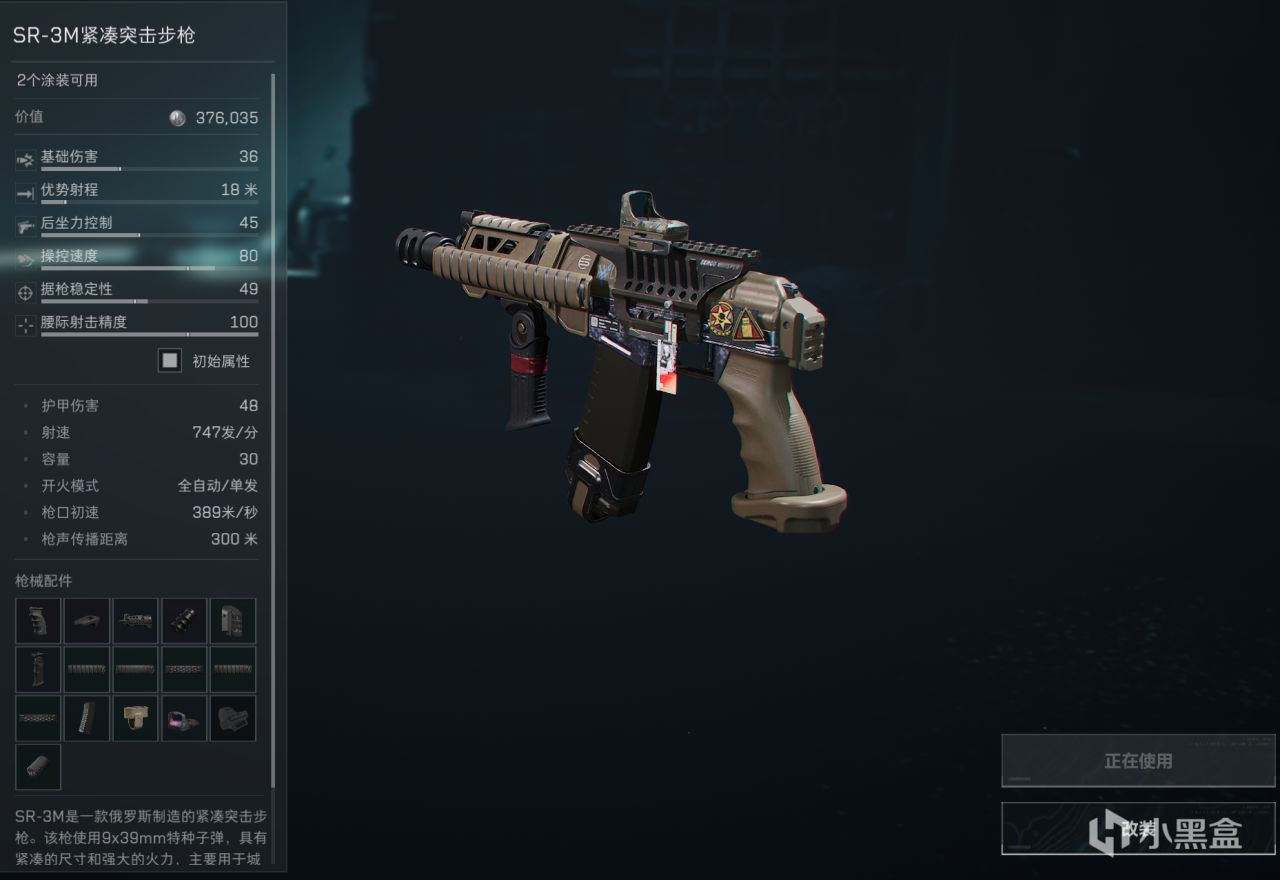Viewport: 1280px width, 880px height.
Task: Choose the red dot sight attachment
Action: (x=185, y=719)
